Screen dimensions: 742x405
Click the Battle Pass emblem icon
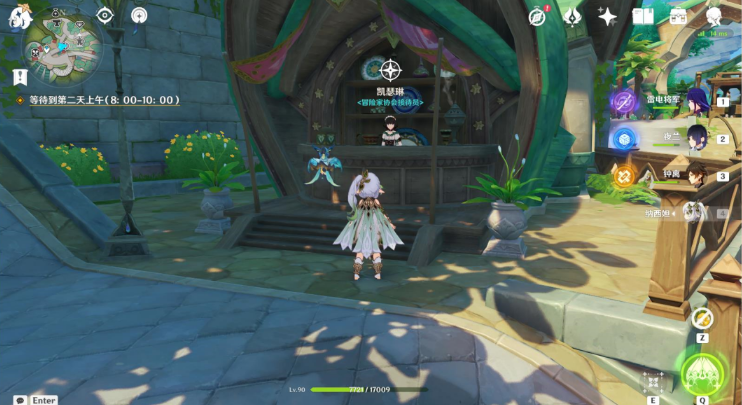573,16
